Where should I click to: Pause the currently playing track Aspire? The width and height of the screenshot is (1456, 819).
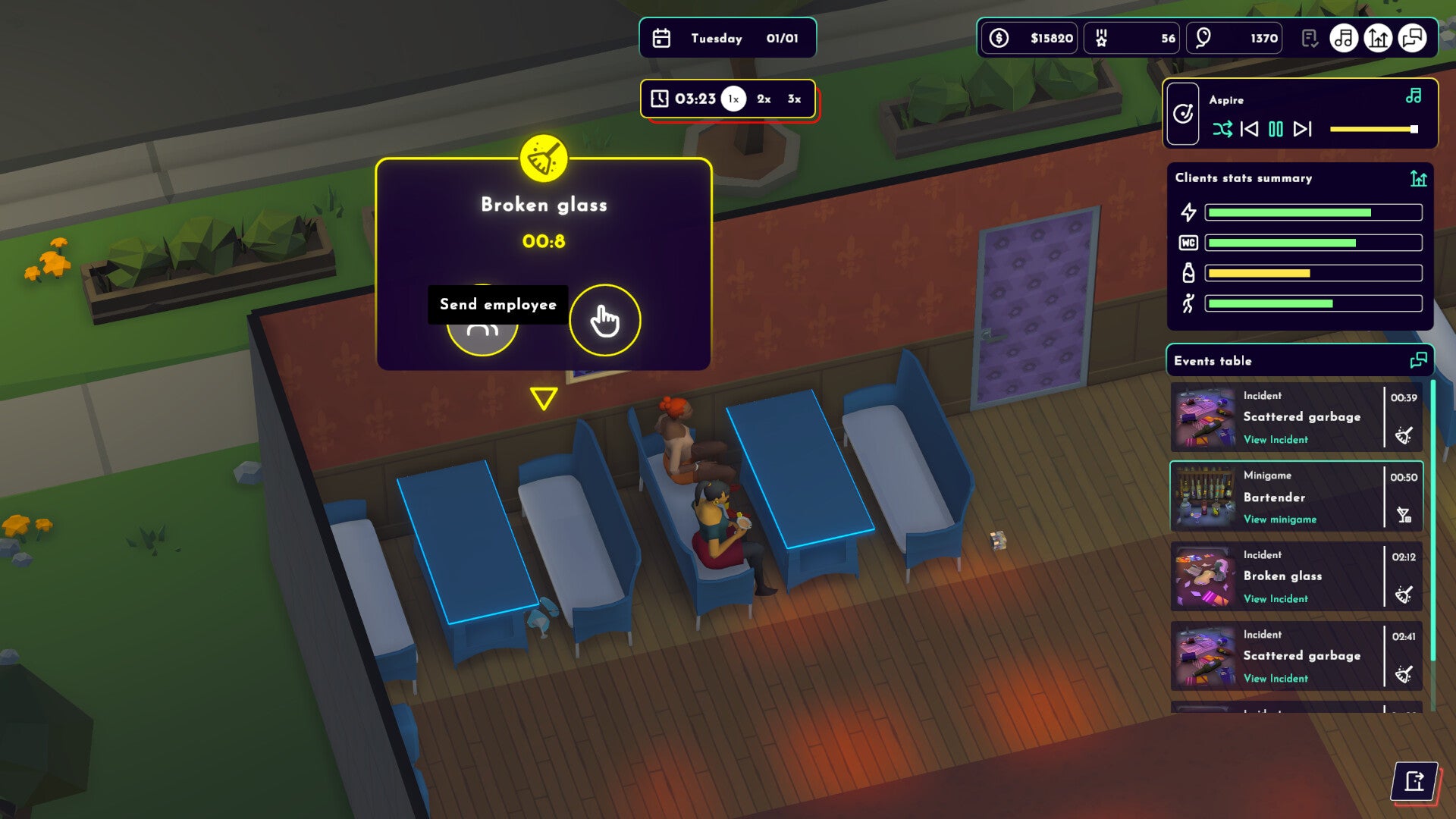click(x=1275, y=130)
